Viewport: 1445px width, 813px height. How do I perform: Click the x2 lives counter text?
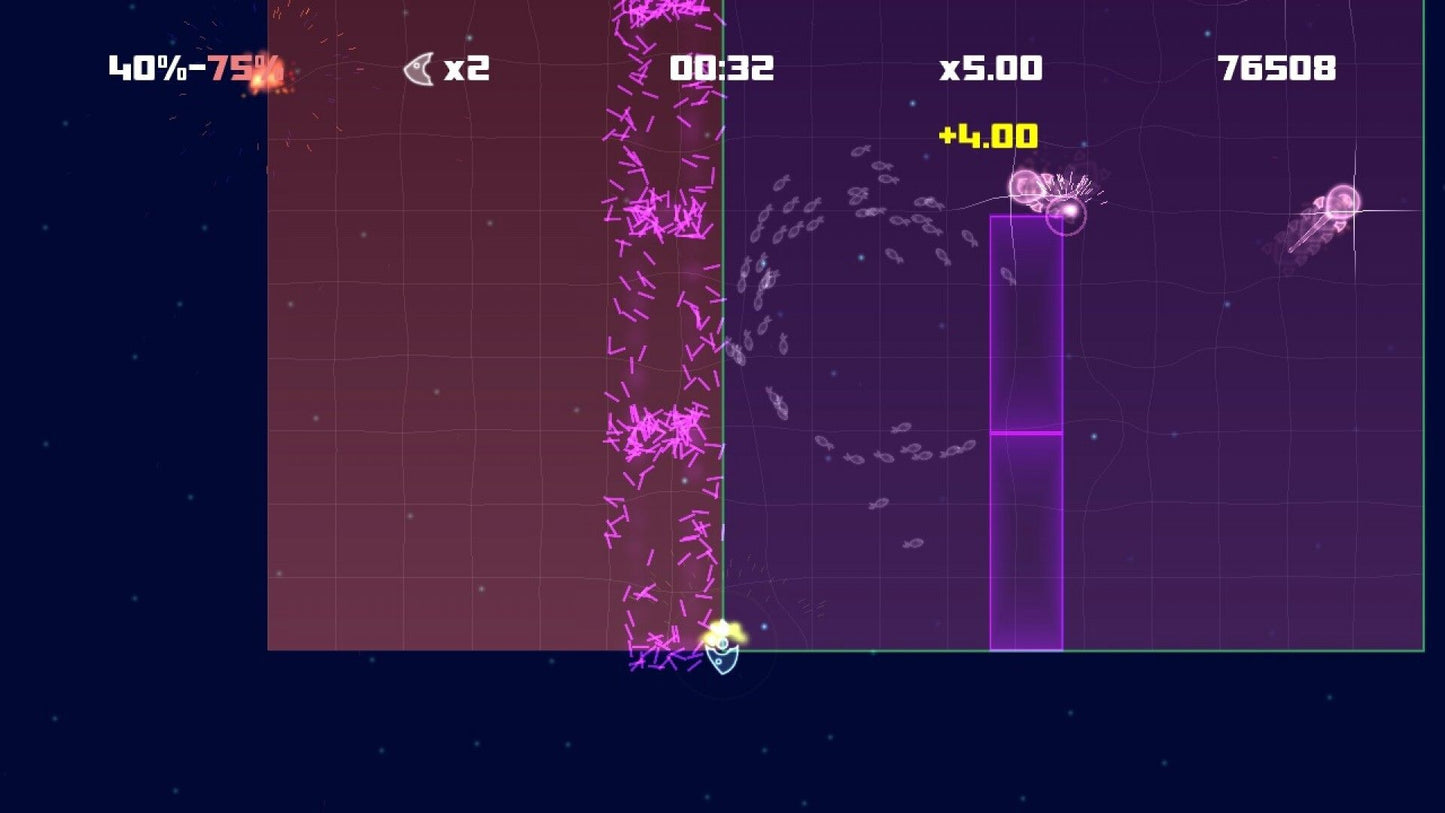[x=466, y=69]
